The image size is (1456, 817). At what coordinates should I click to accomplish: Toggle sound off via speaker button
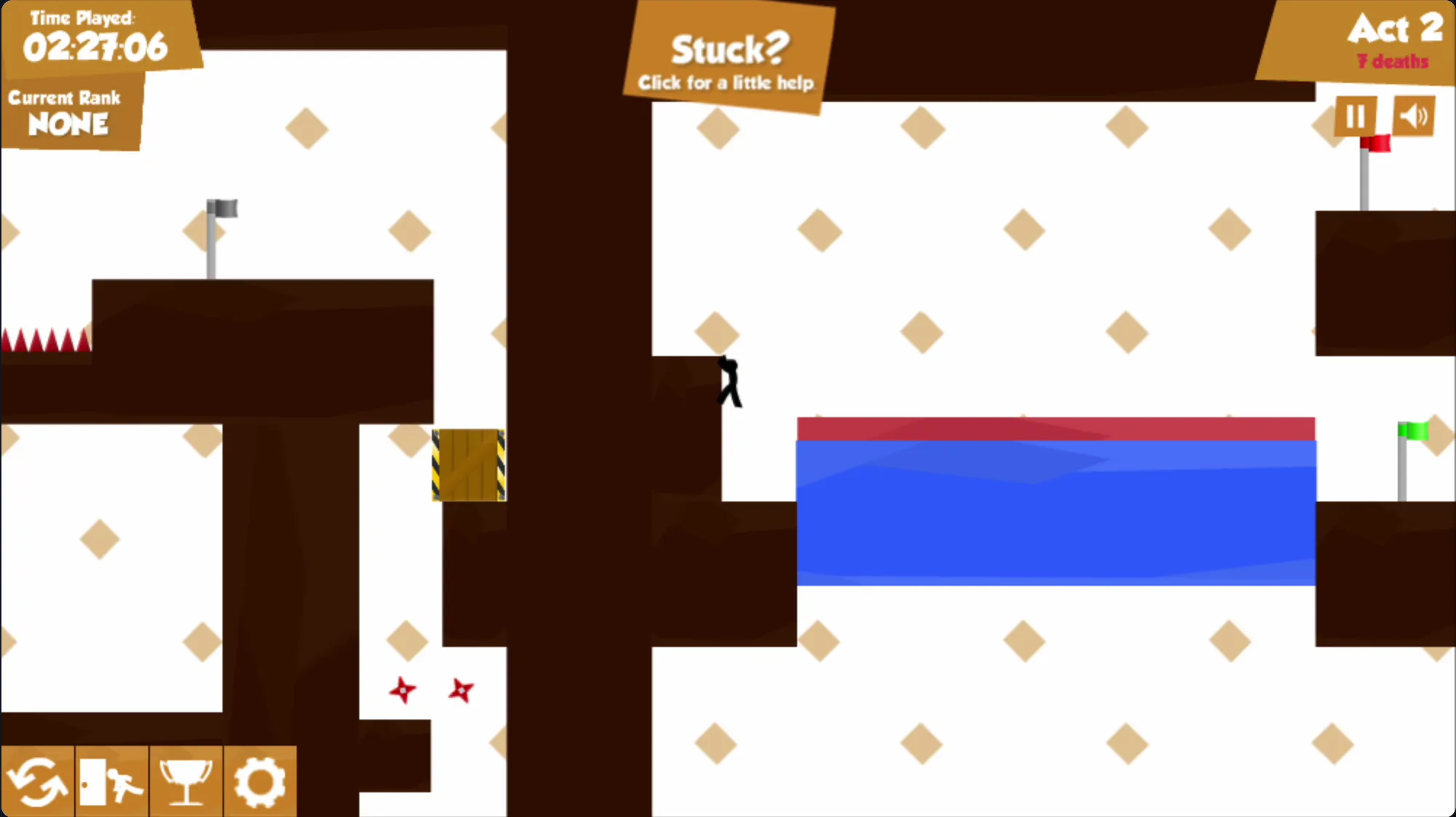[x=1414, y=115]
